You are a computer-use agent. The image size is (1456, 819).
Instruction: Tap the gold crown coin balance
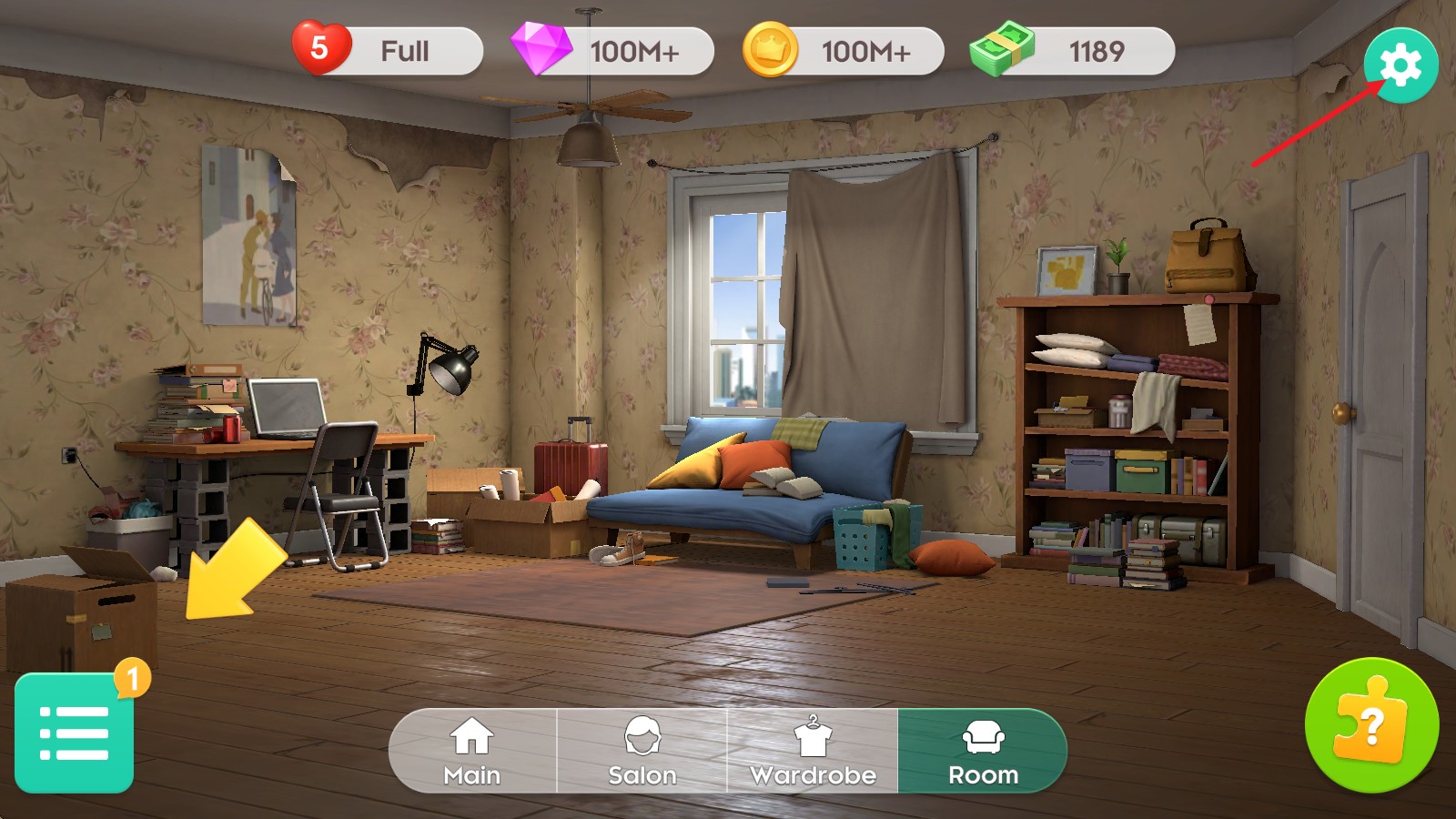[x=844, y=51]
